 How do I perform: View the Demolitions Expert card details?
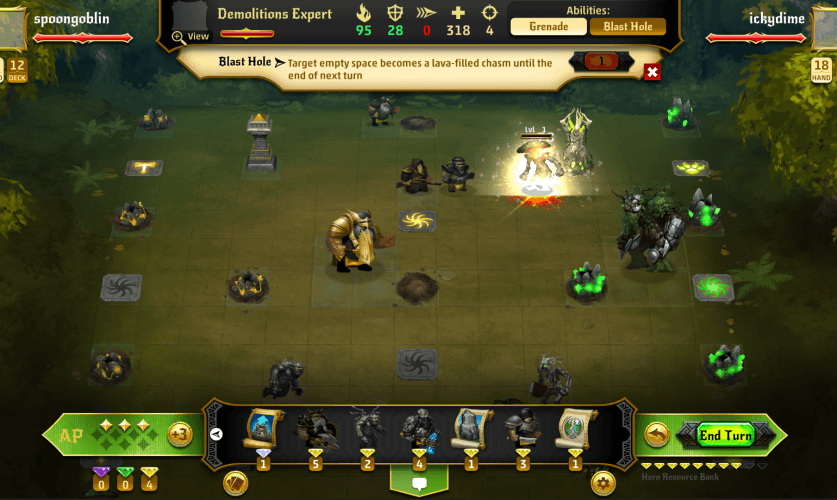(191, 36)
